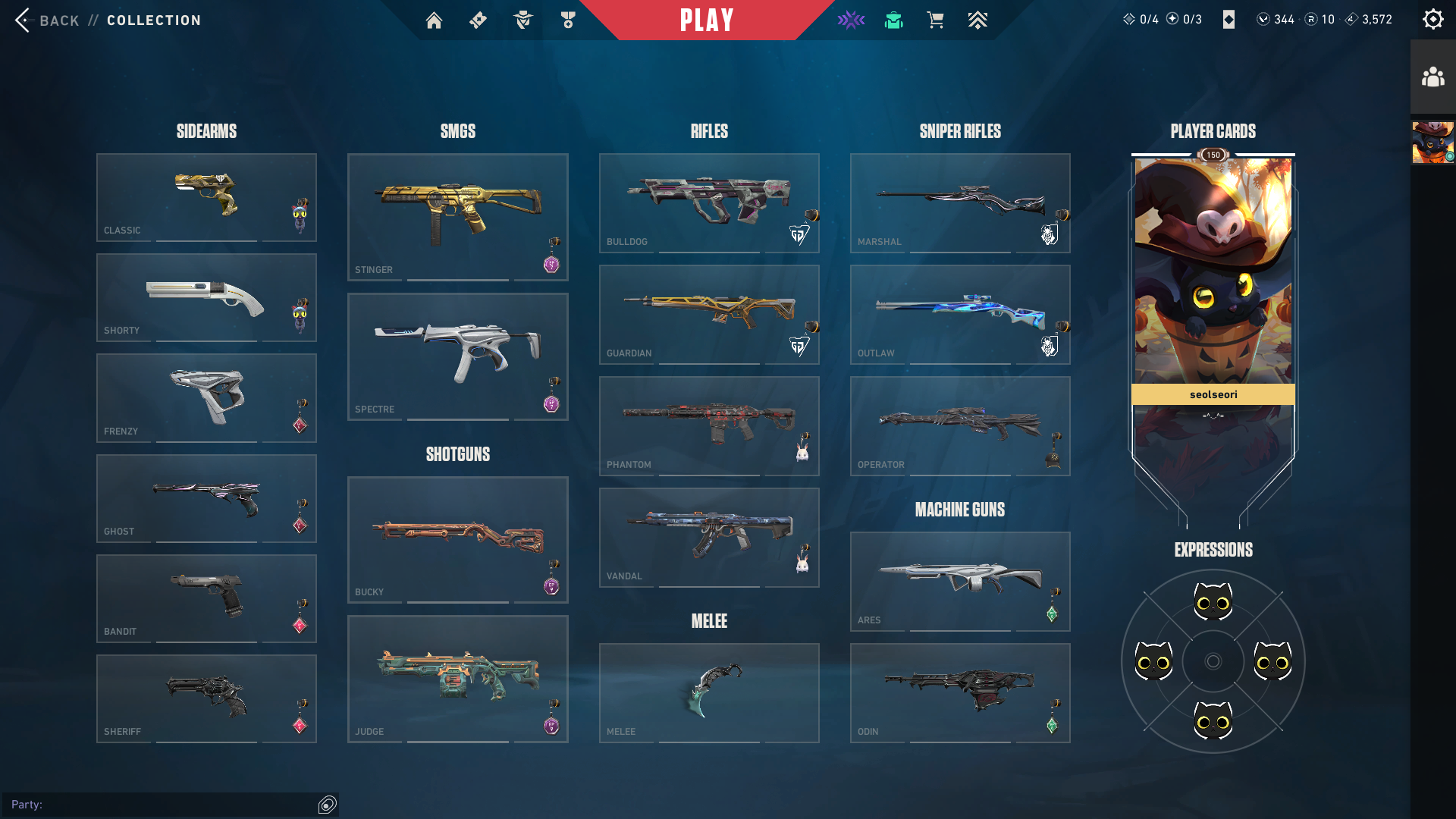Open the settings gear
The image size is (1456, 819).
click(1432, 20)
